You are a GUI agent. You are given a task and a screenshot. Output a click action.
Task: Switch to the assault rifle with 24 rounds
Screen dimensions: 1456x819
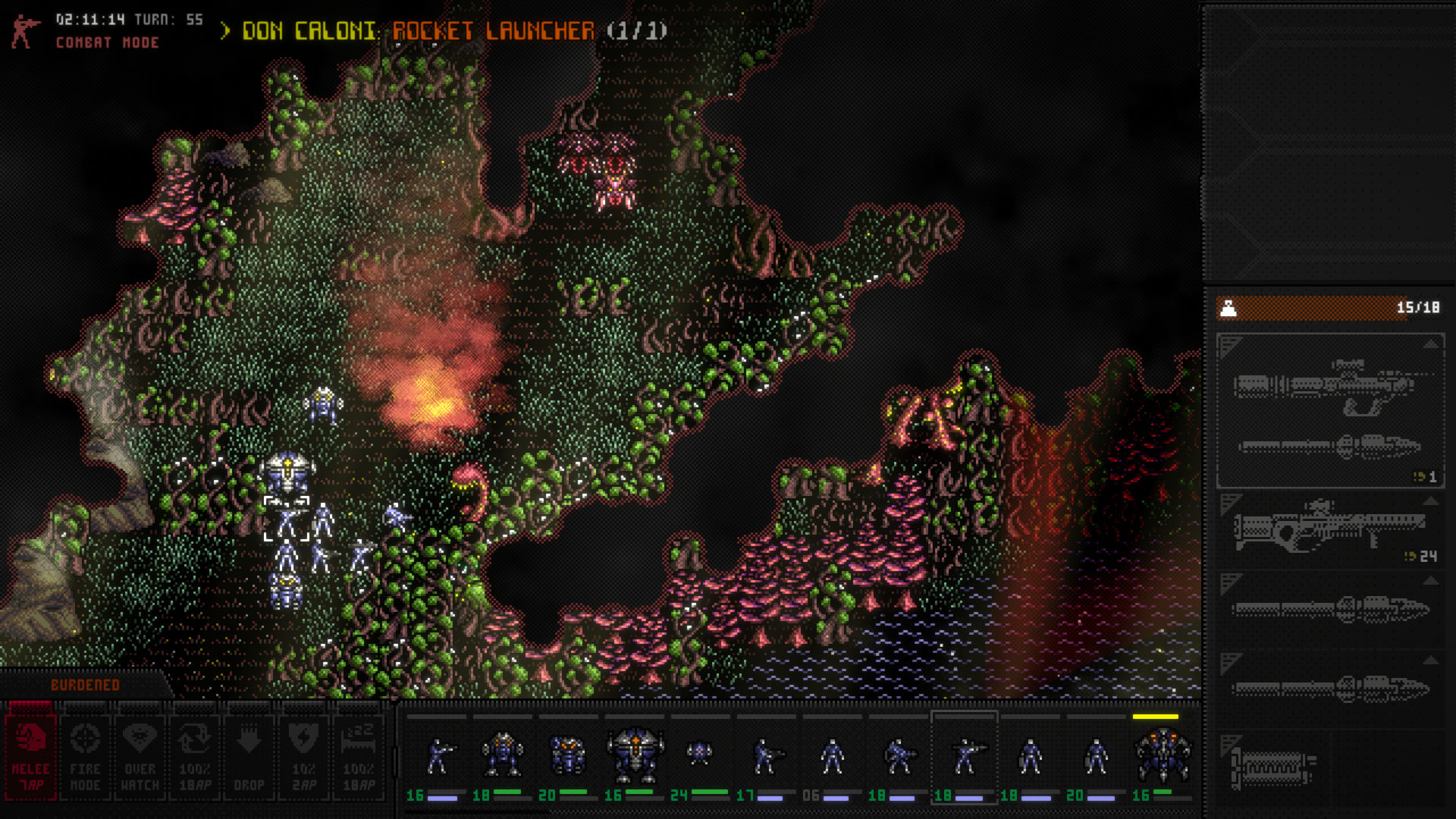[1330, 529]
